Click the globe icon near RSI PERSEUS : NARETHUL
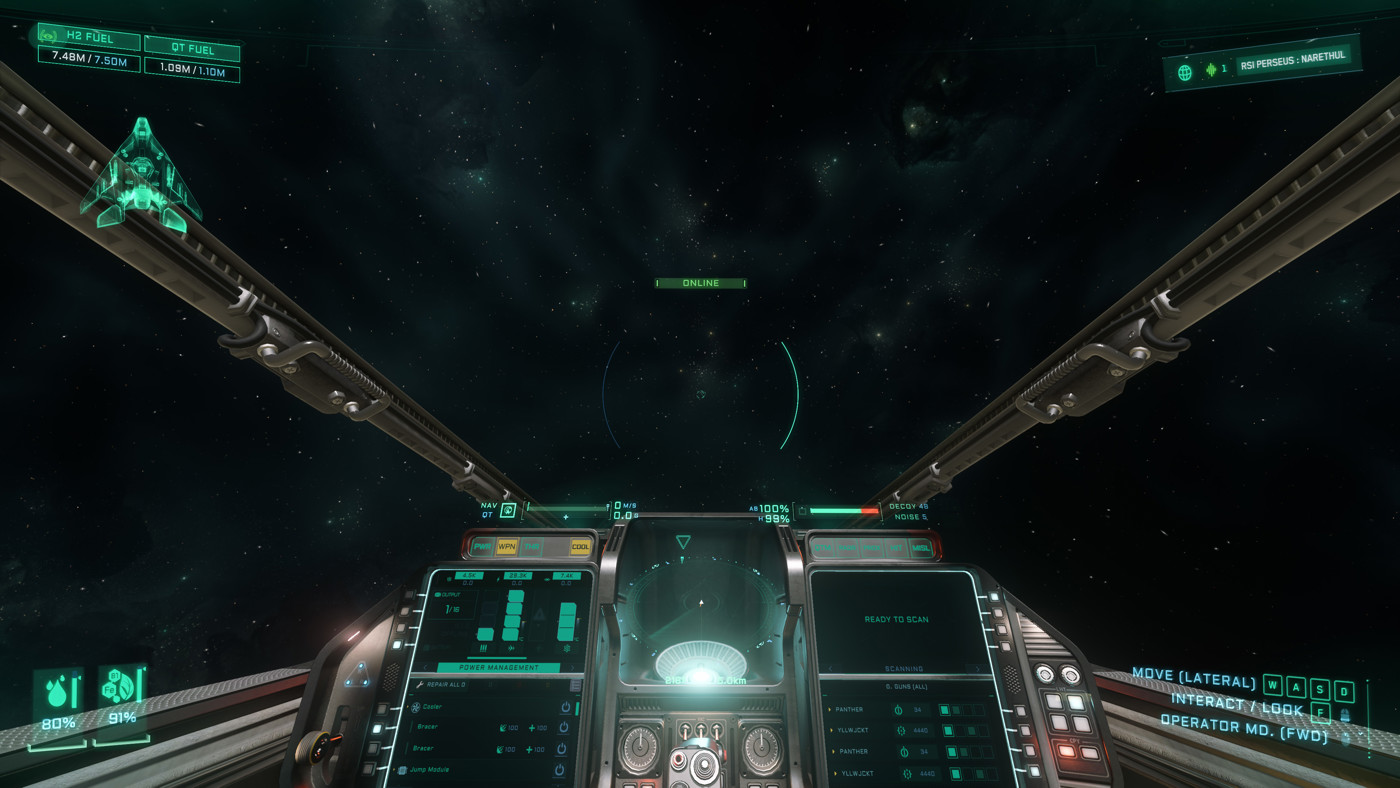Image resolution: width=1400 pixels, height=788 pixels. coord(1186,71)
